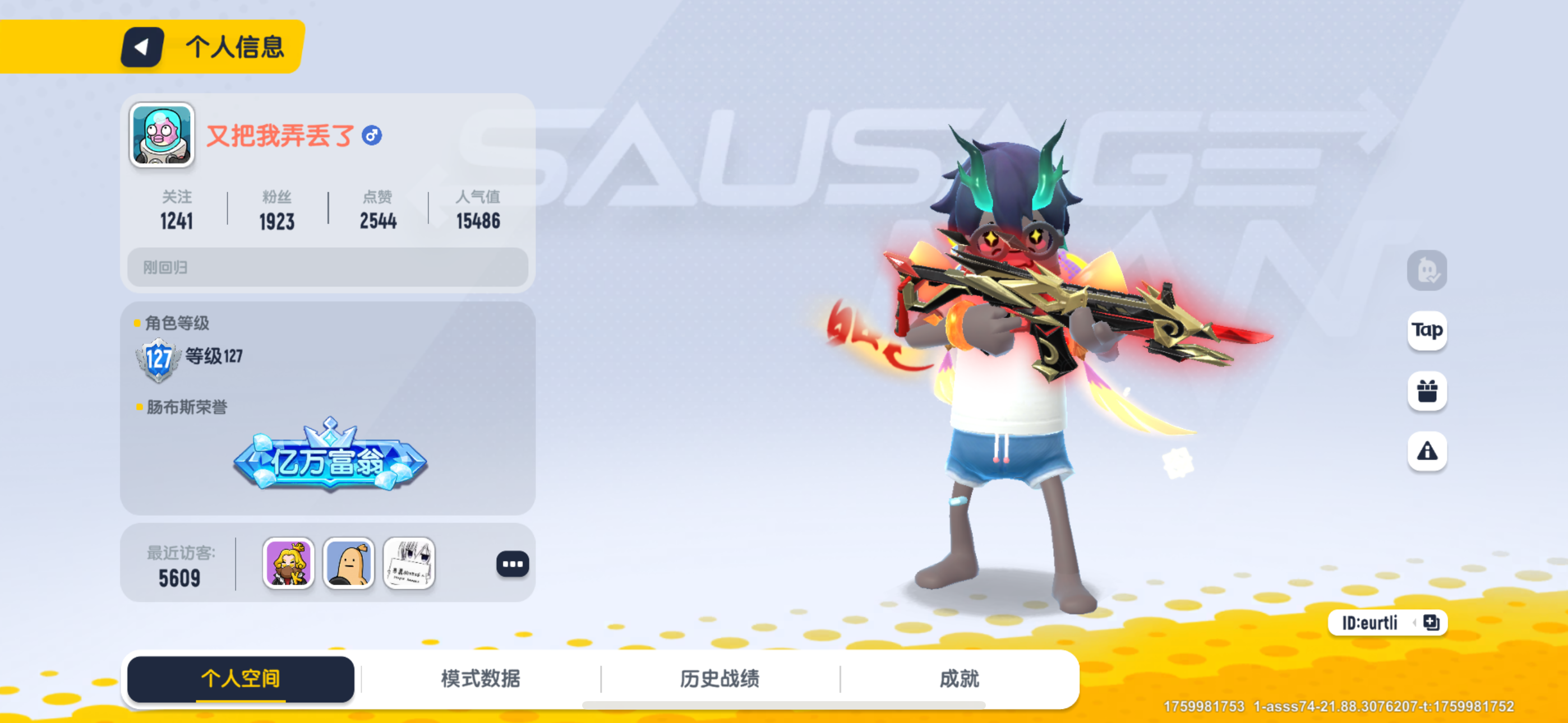
Task: Expand recent visitors with the ellipsis button
Action: [x=512, y=564]
